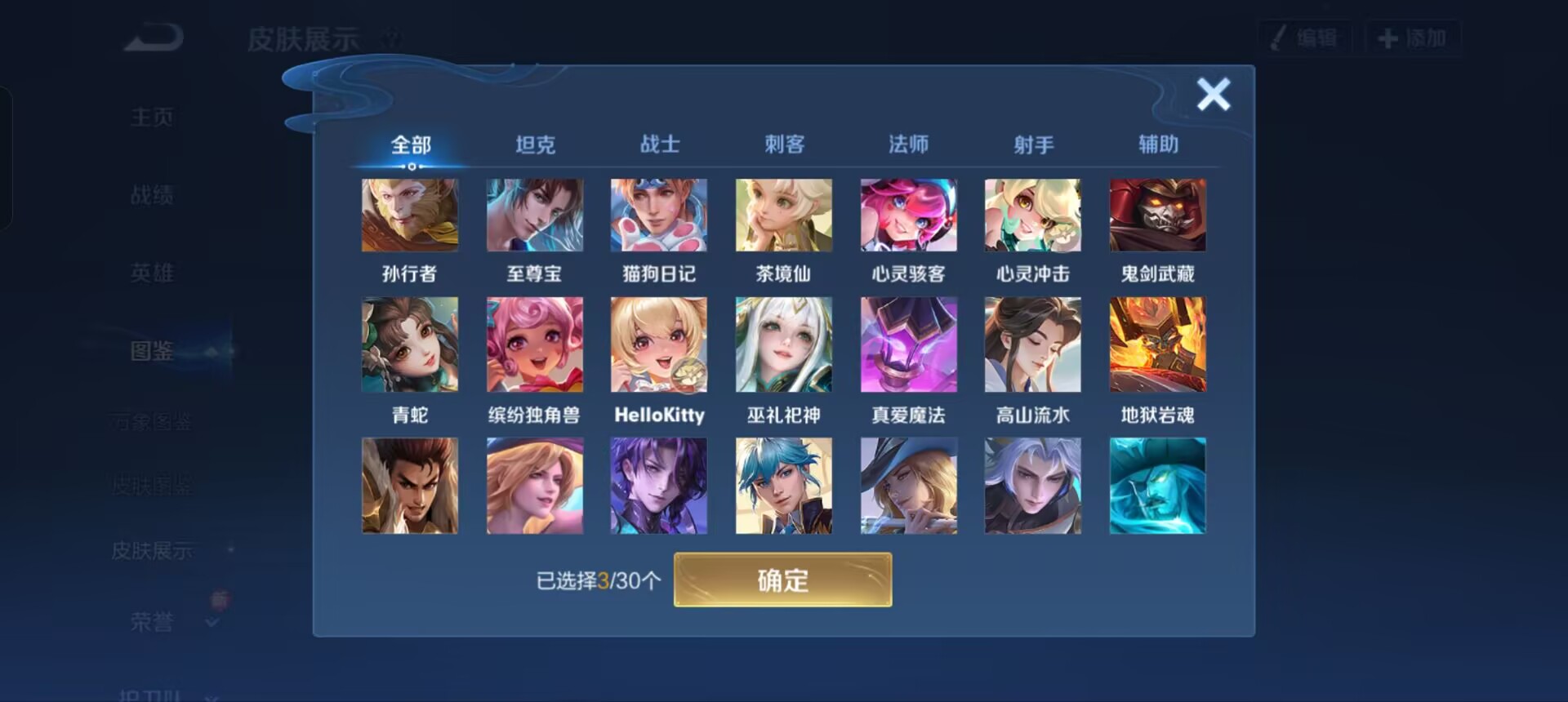
Task: Tap the back arrow at top left
Action: click(151, 37)
